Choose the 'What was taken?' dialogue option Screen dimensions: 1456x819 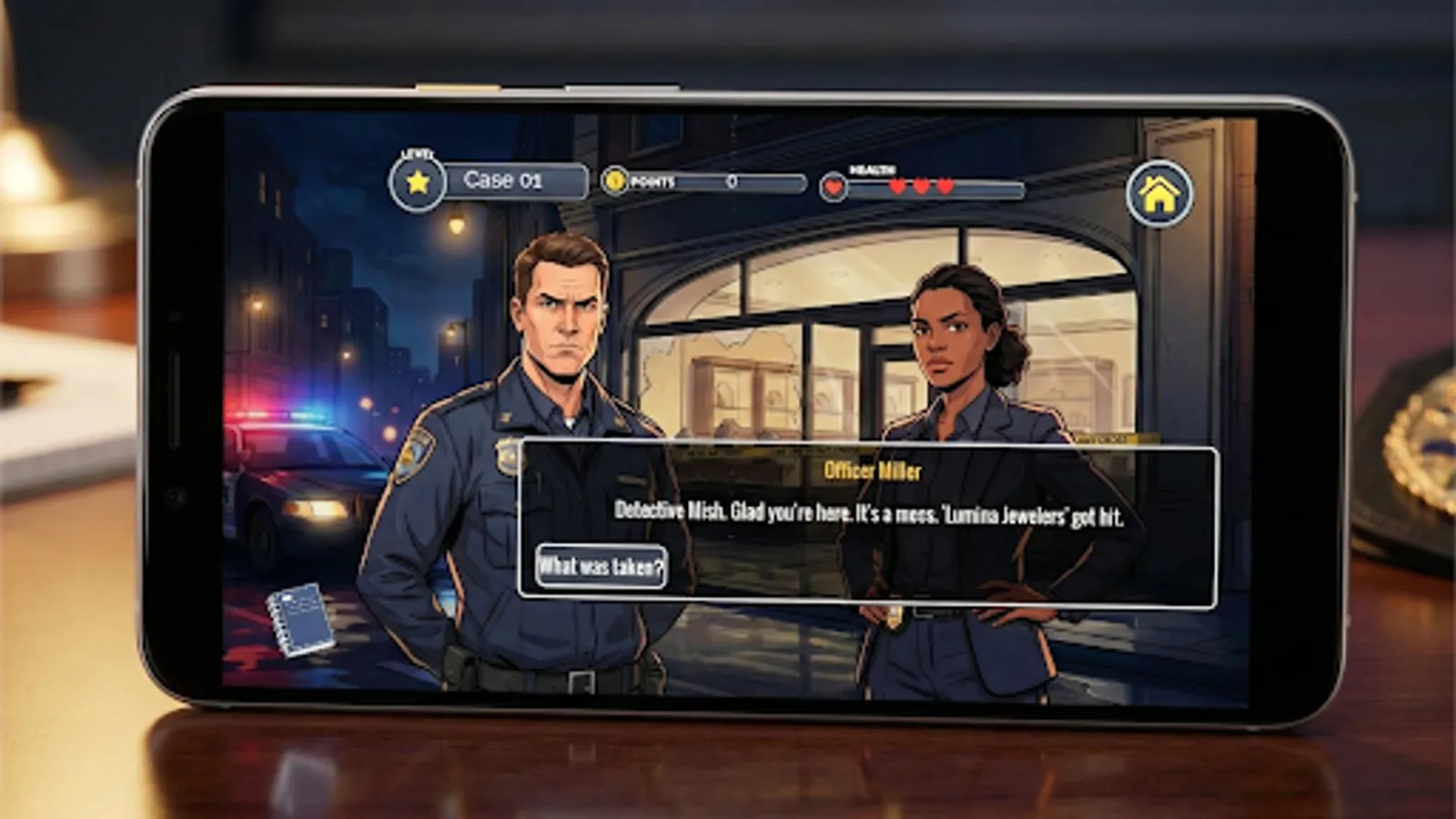click(602, 565)
